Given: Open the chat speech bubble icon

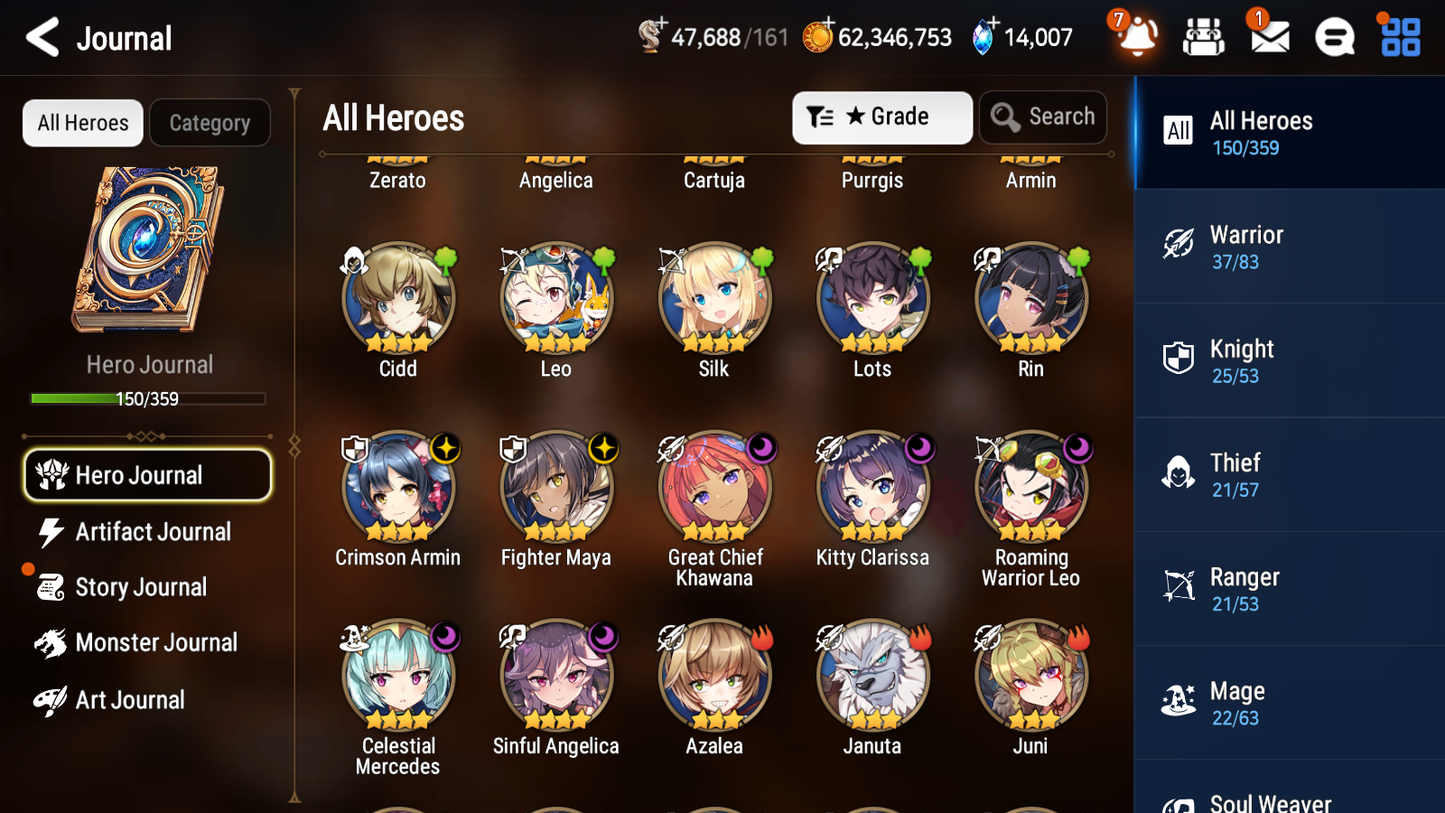Looking at the screenshot, I should [x=1334, y=36].
